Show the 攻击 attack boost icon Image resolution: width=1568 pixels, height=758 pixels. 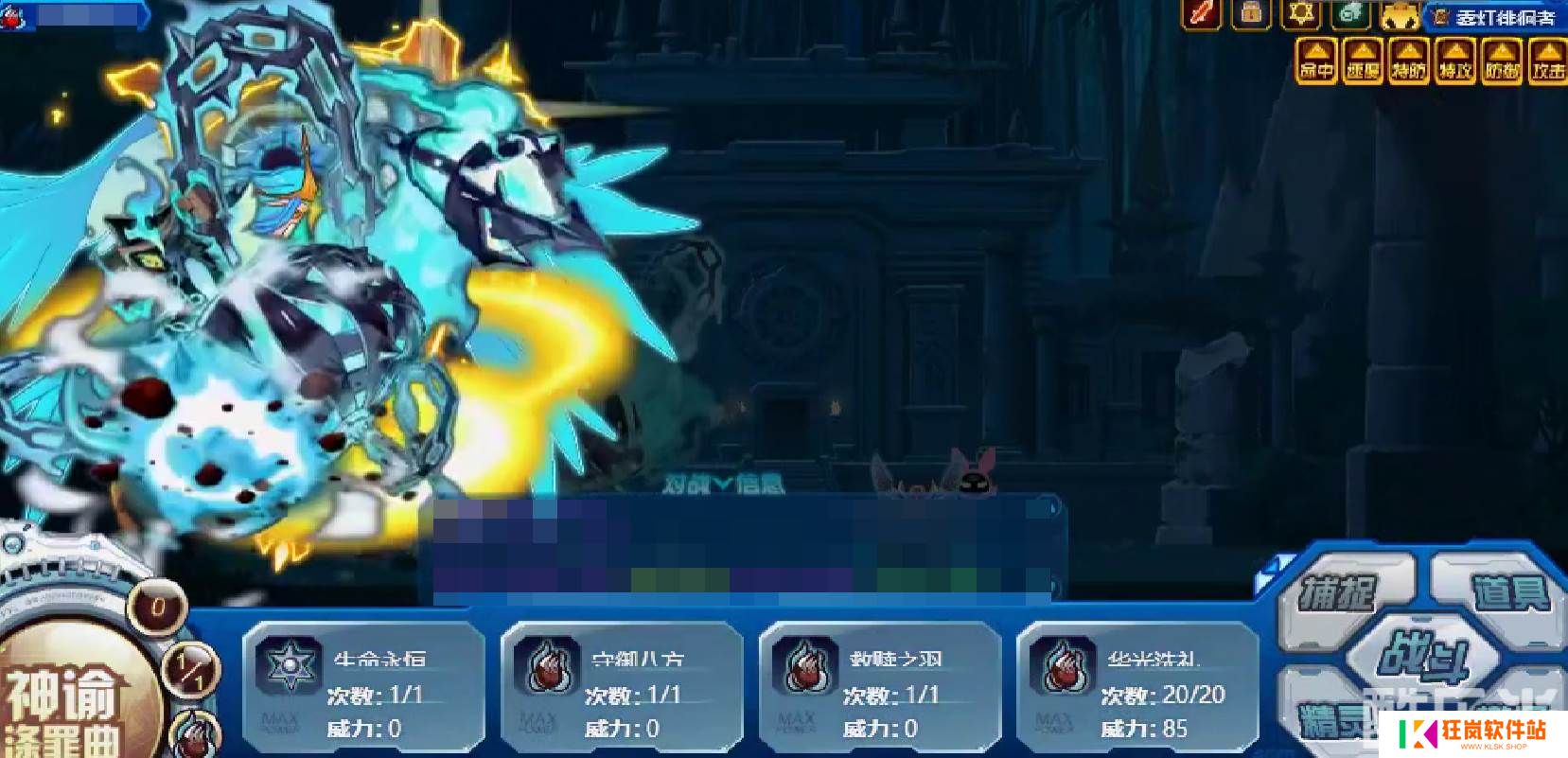1548,62
